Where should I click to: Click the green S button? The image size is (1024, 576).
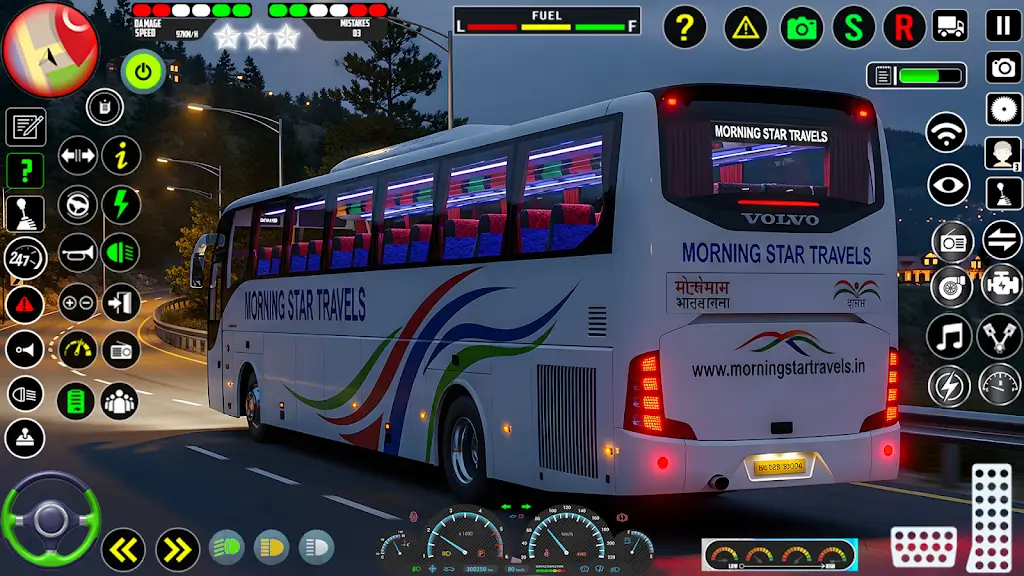click(853, 27)
